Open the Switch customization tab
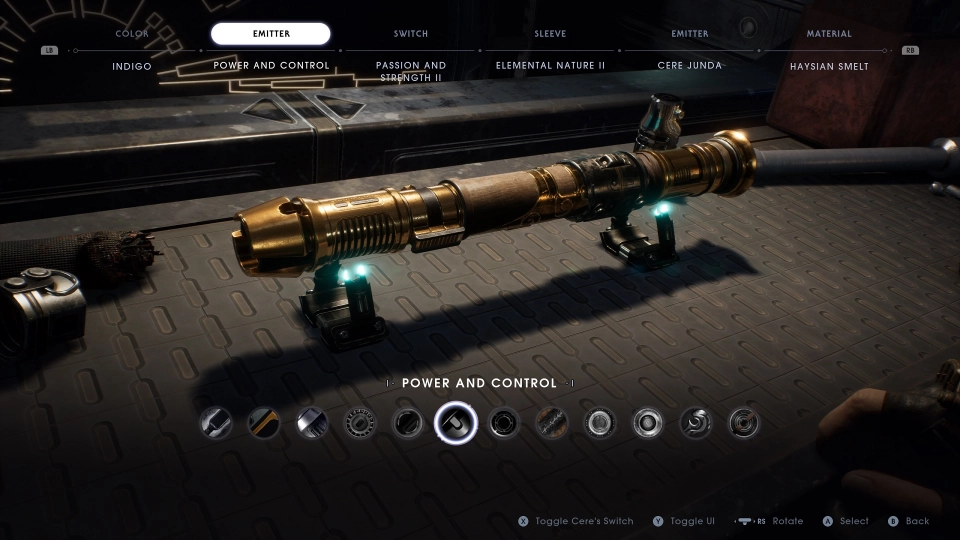 pyautogui.click(x=411, y=34)
